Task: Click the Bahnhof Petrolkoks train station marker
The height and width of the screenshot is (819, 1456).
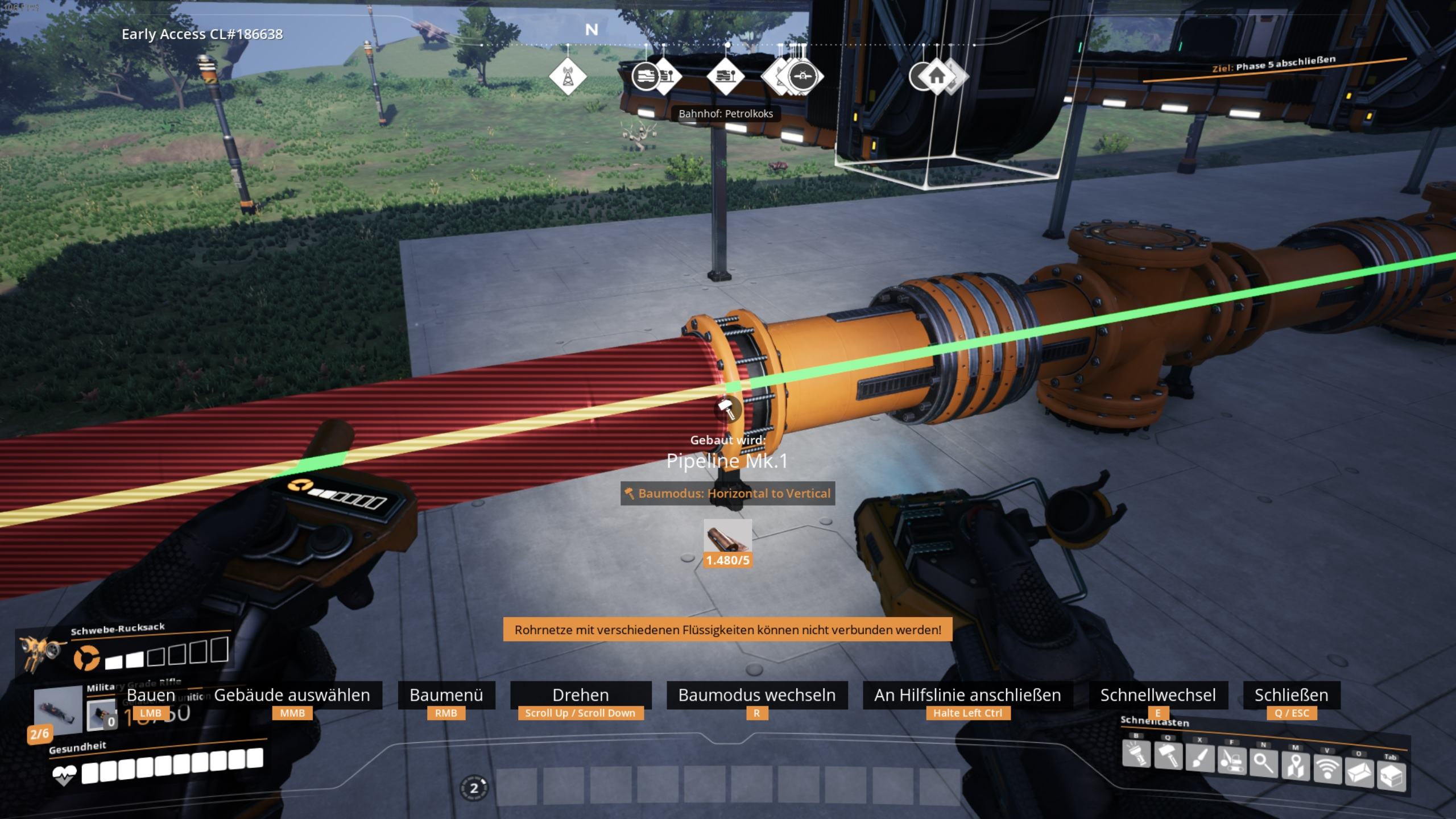Action: [726, 76]
